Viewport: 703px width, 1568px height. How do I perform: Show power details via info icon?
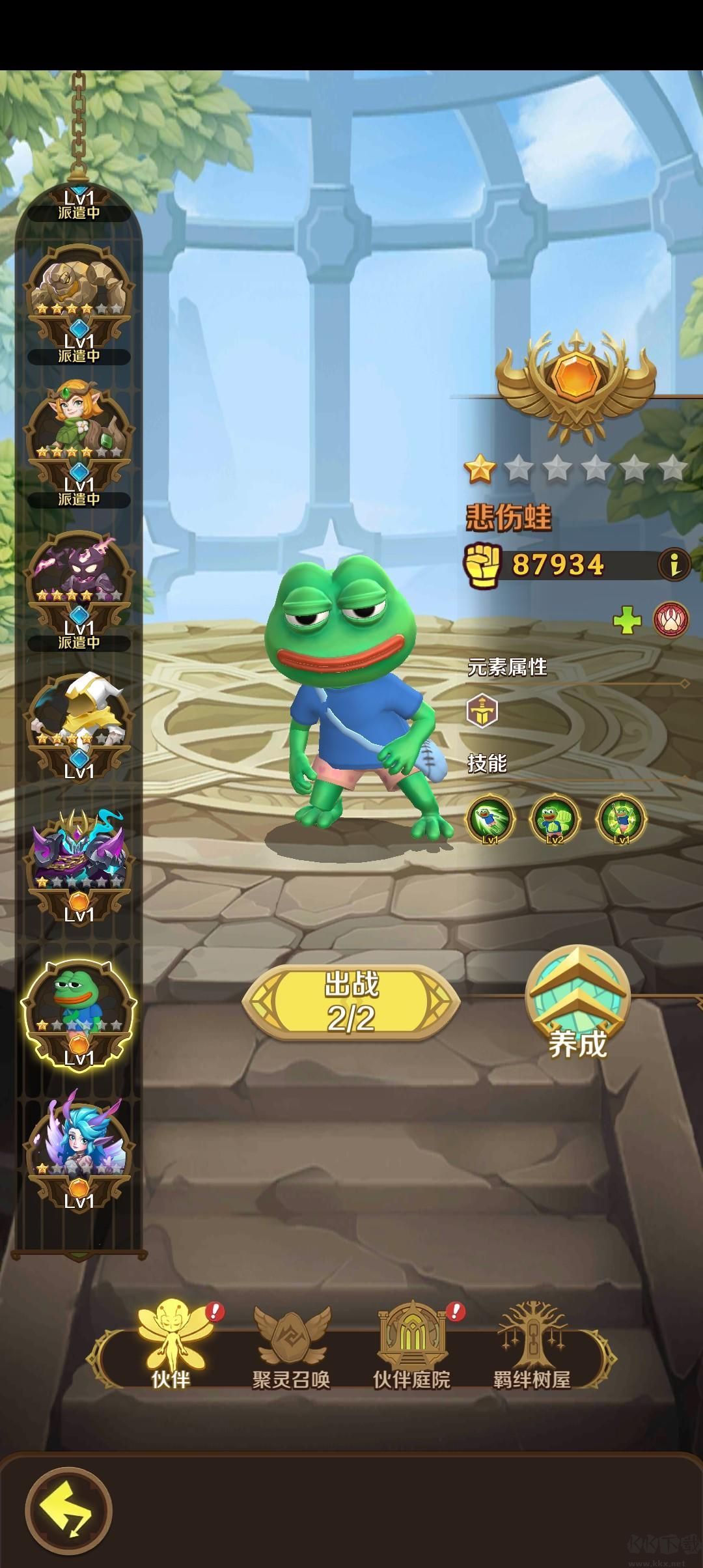675,565
